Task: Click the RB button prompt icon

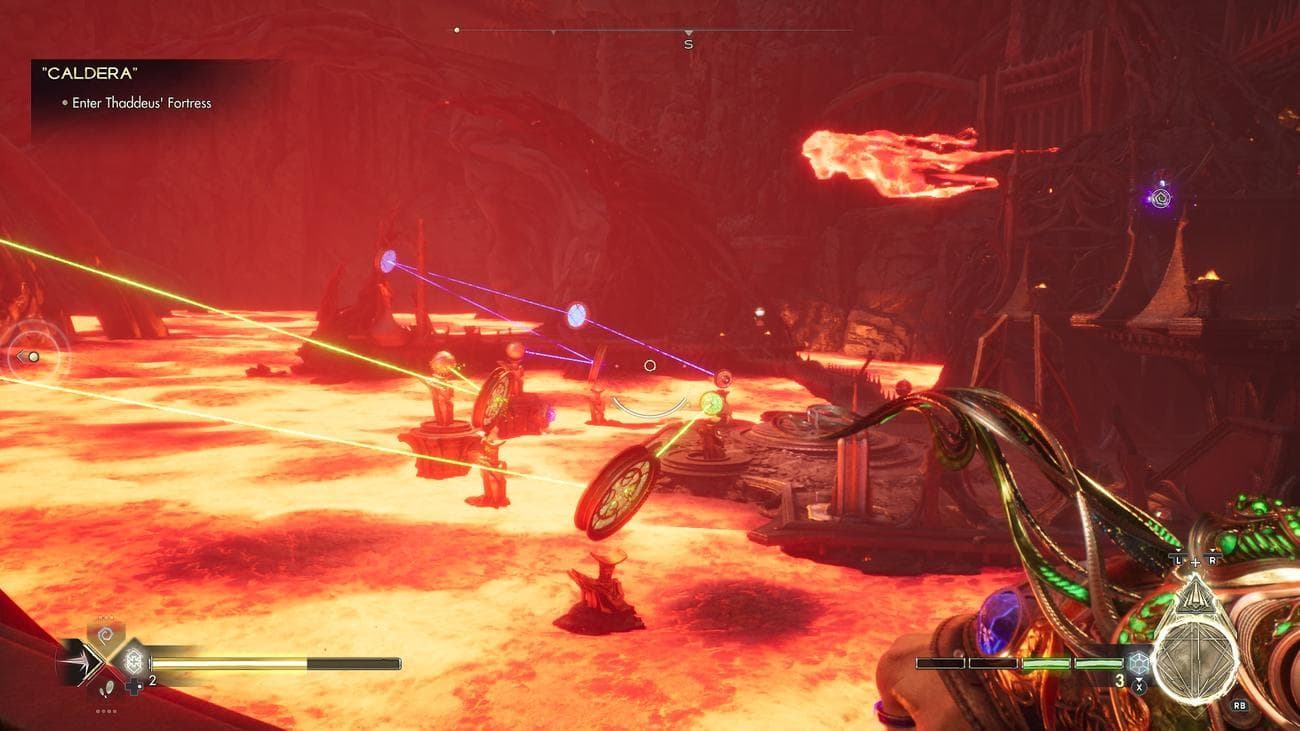Action: point(1240,705)
